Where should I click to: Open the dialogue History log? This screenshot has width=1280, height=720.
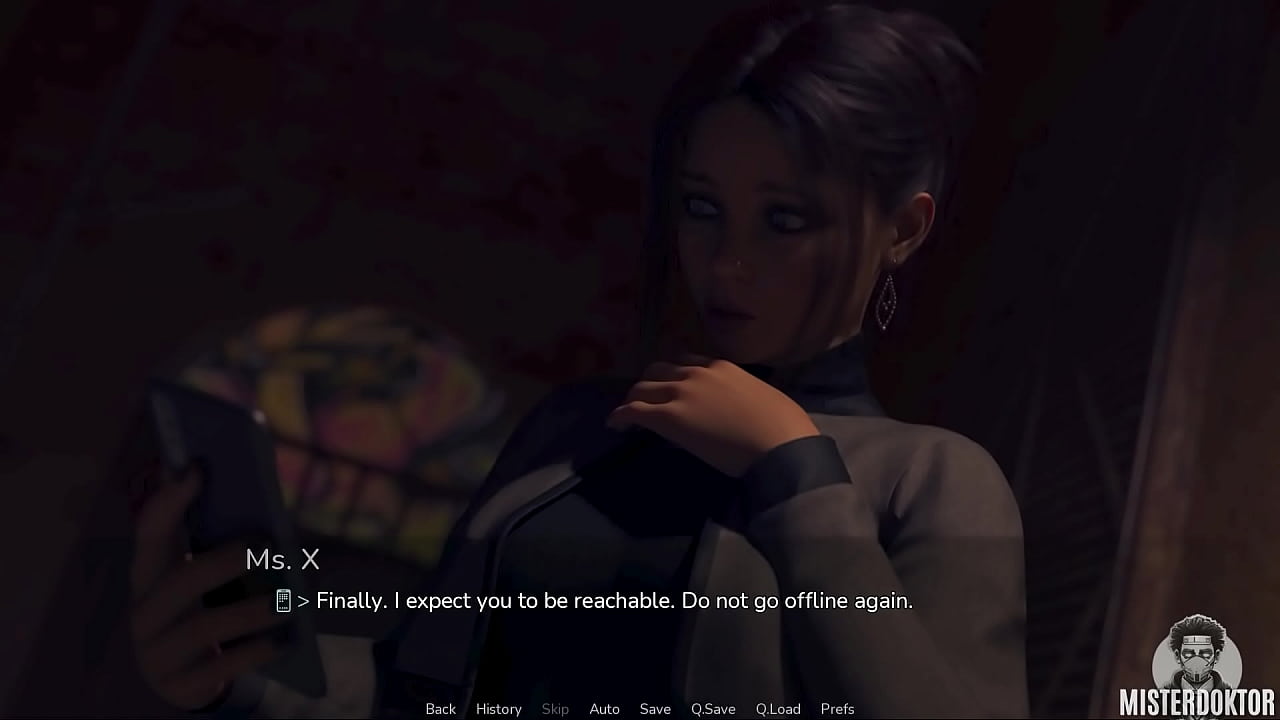(x=498, y=709)
